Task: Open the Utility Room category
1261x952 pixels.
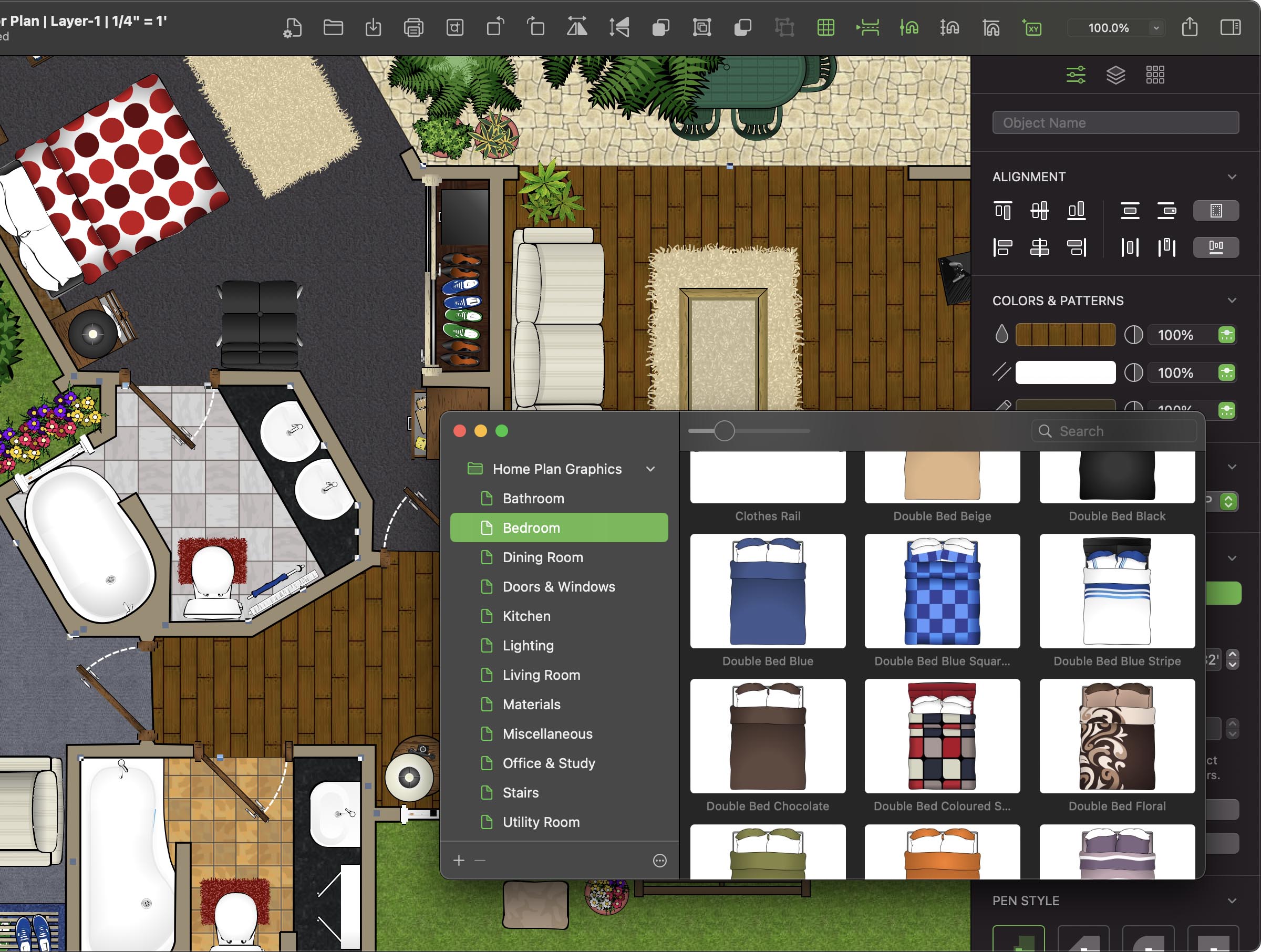Action: click(541, 822)
